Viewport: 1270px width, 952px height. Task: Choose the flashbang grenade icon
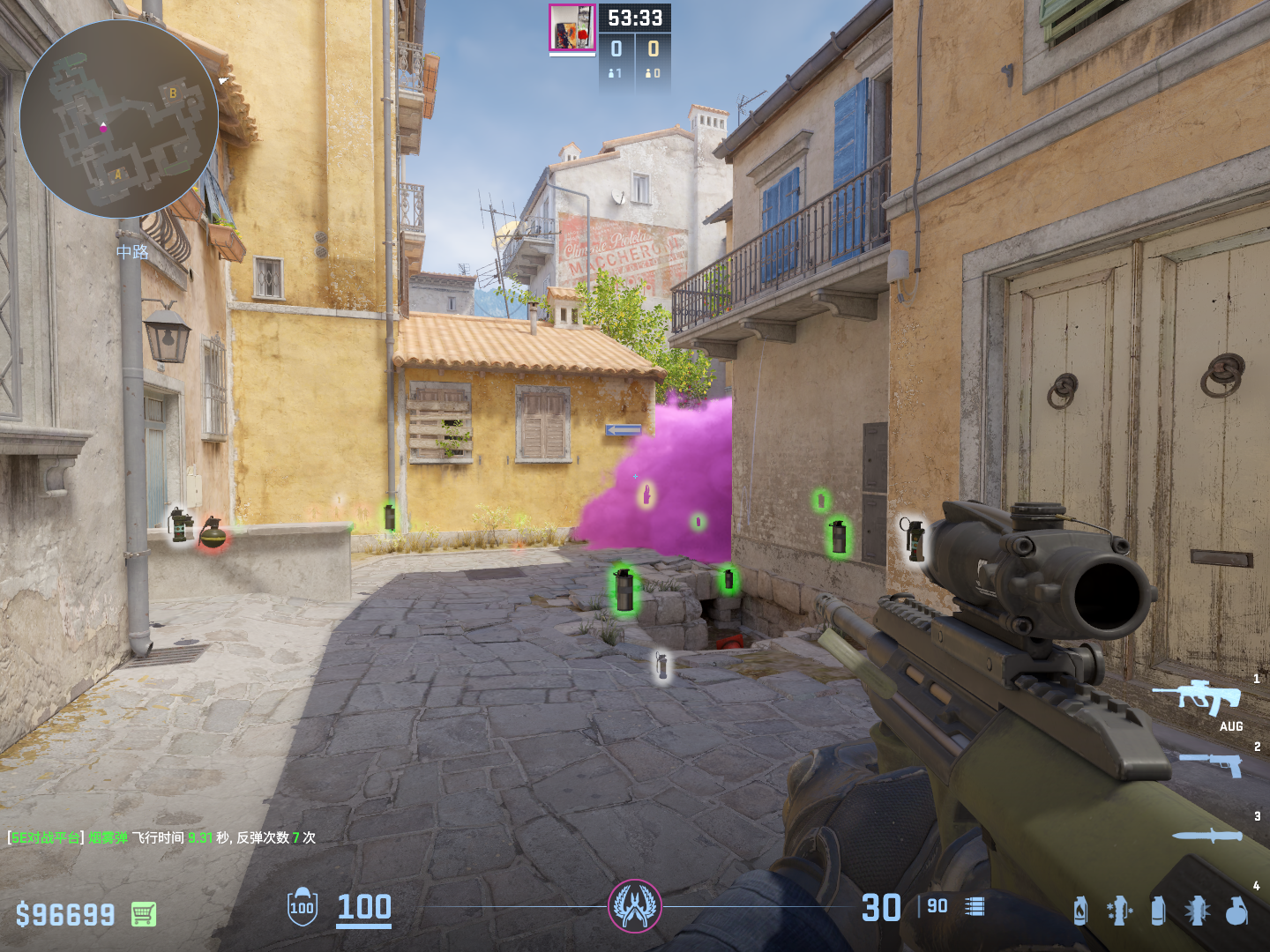pyautogui.click(x=1197, y=911)
